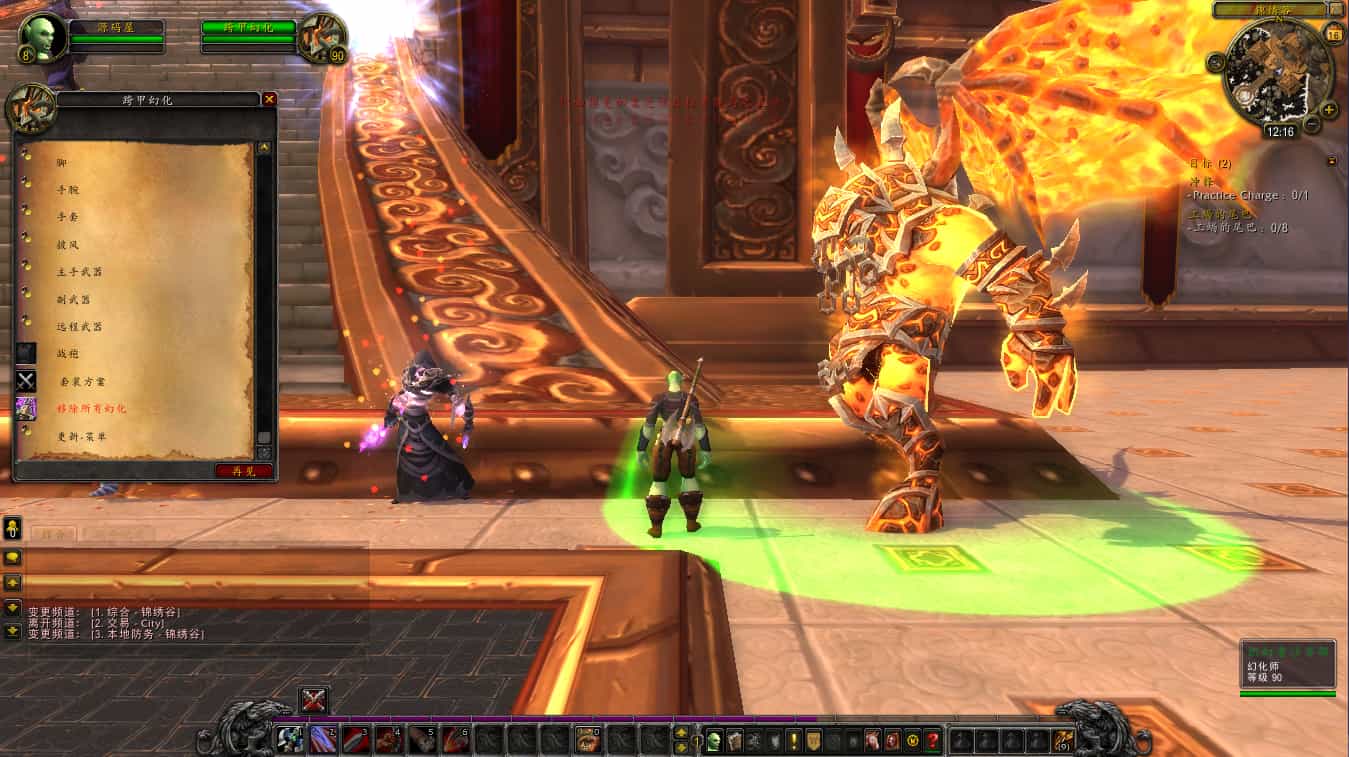Open the quest log exclamation mark button
This screenshot has width=1349, height=757.
click(794, 741)
